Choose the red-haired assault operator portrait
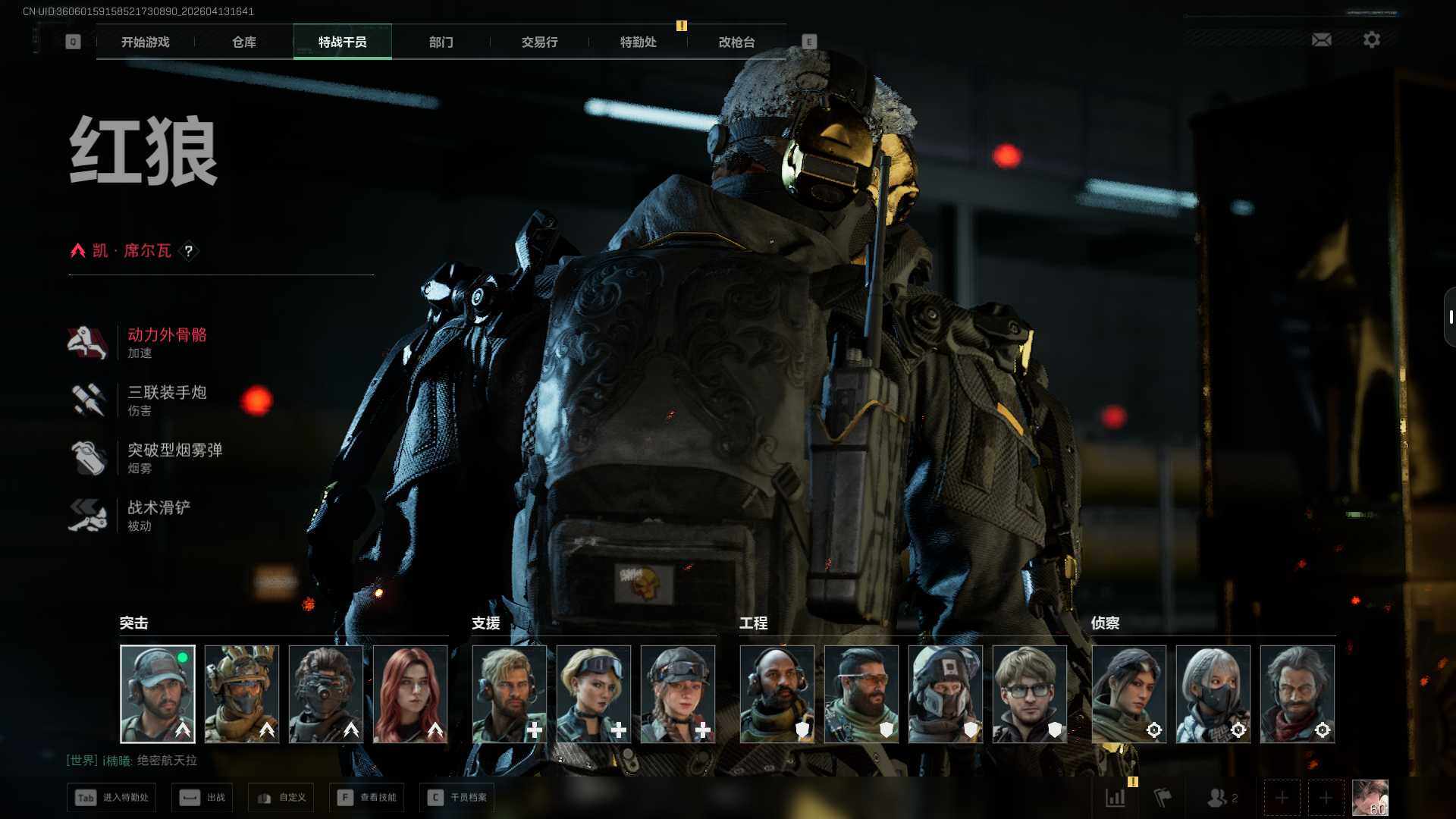1456x819 pixels. click(410, 694)
